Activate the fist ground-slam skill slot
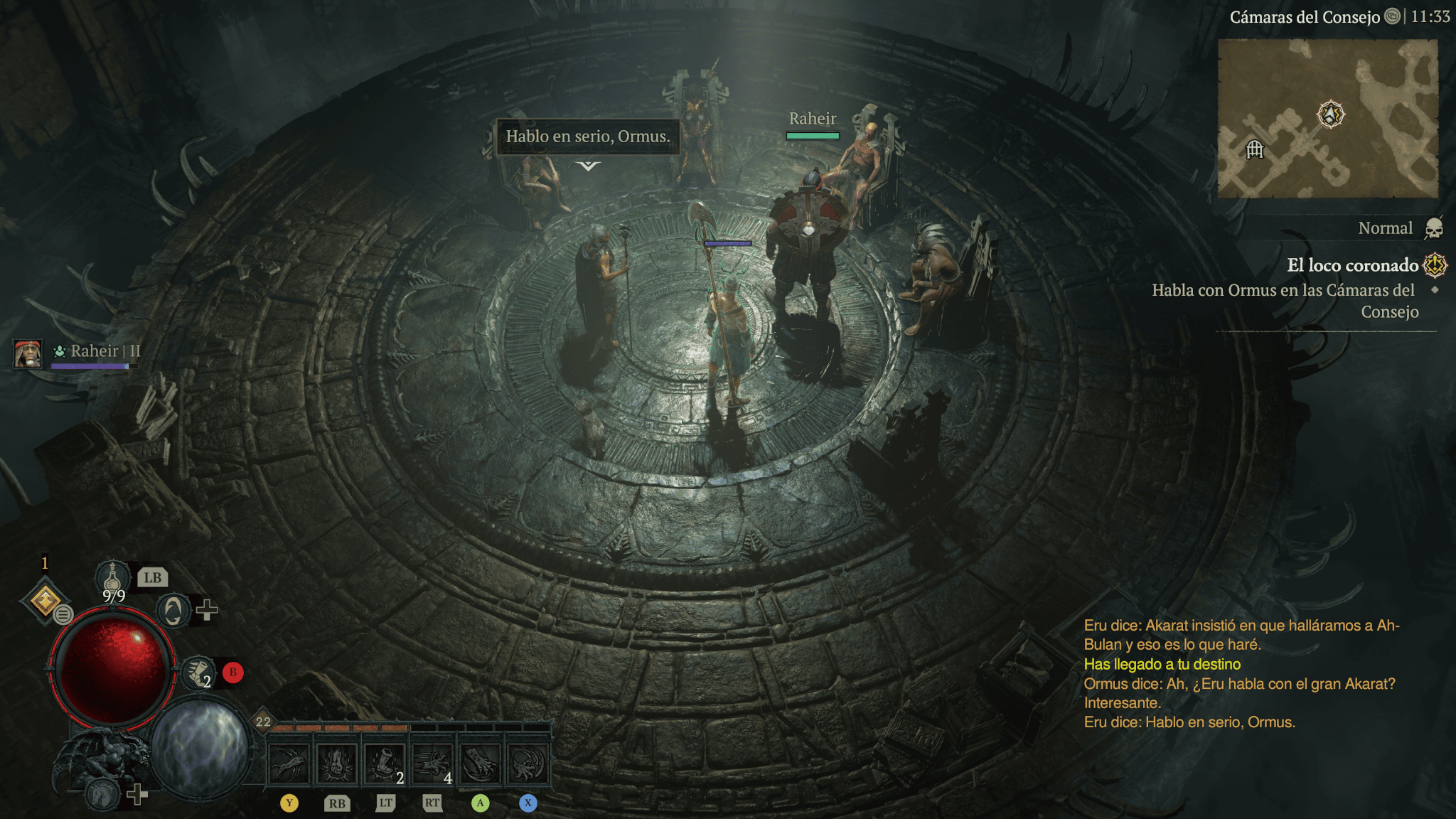This screenshot has height=819, width=1456. pyautogui.click(x=337, y=764)
